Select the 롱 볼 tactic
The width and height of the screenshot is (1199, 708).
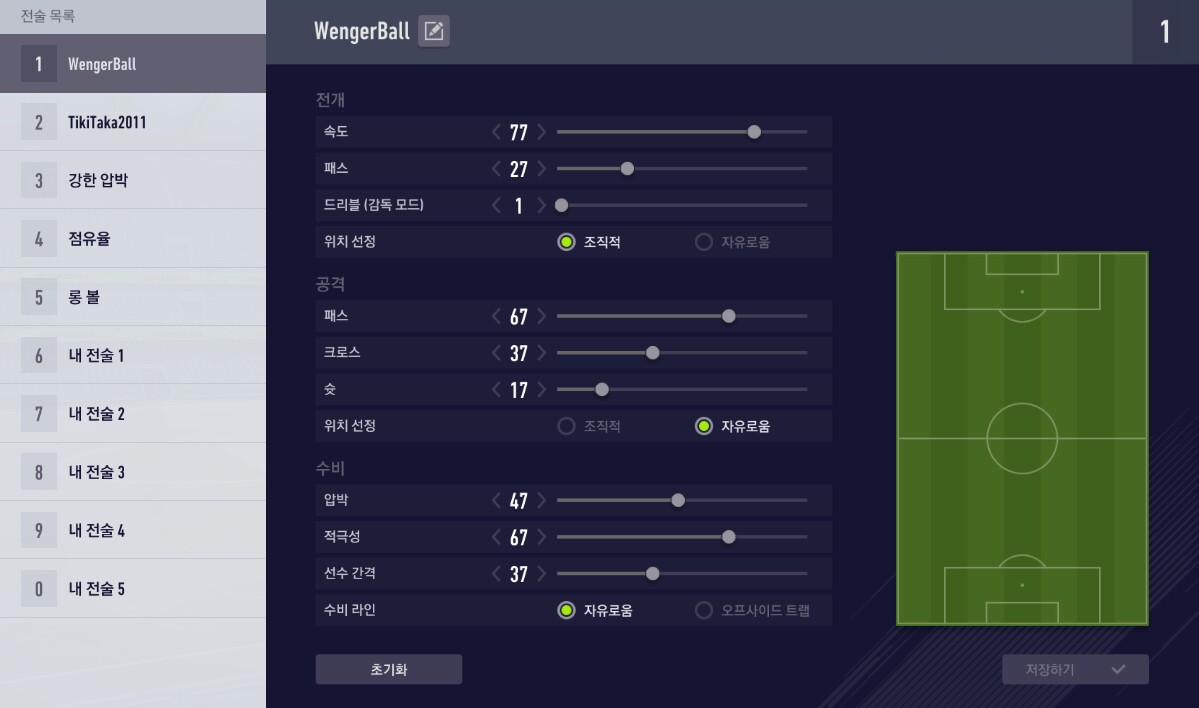pos(133,297)
